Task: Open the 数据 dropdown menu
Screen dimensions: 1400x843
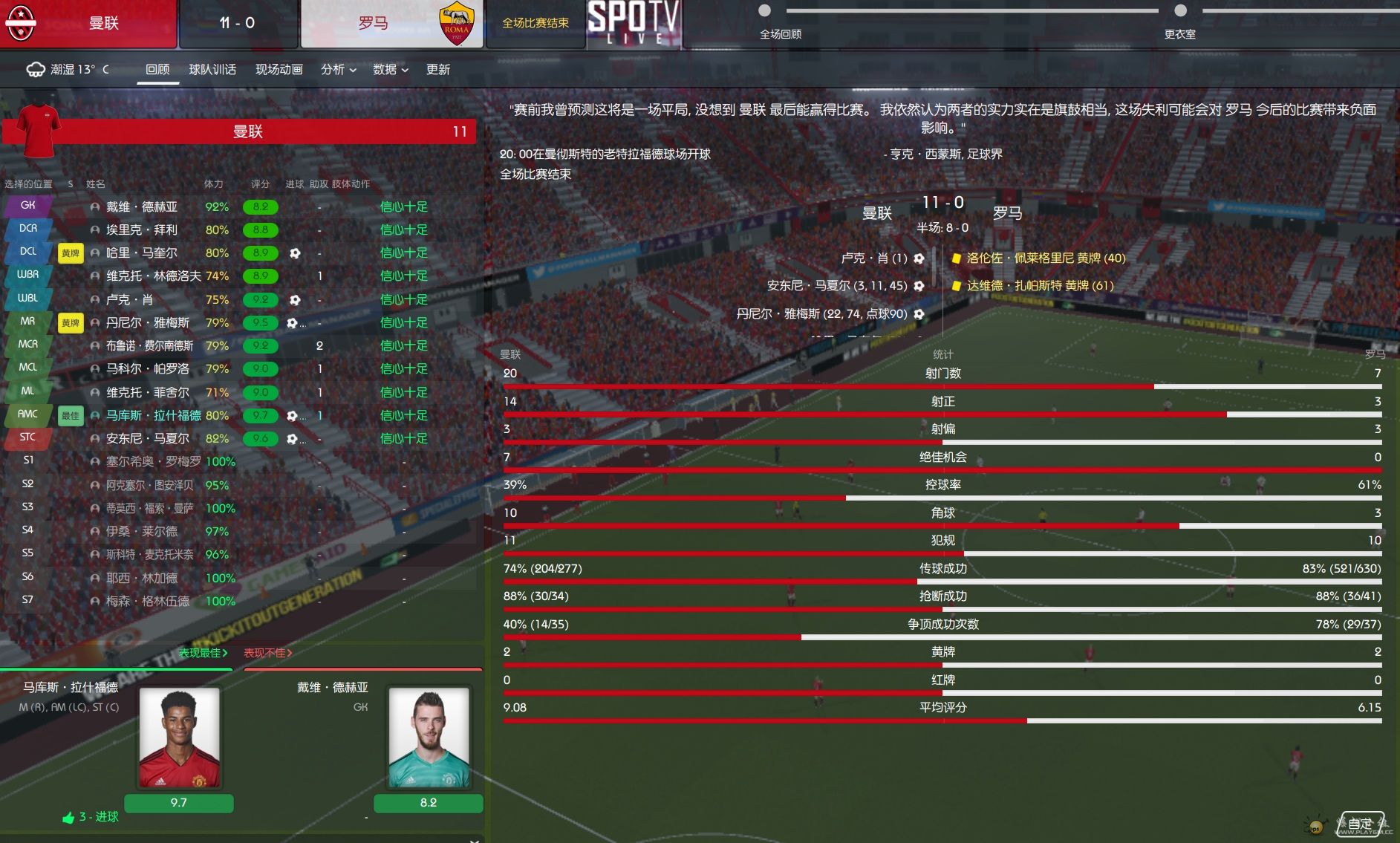Action: click(390, 69)
